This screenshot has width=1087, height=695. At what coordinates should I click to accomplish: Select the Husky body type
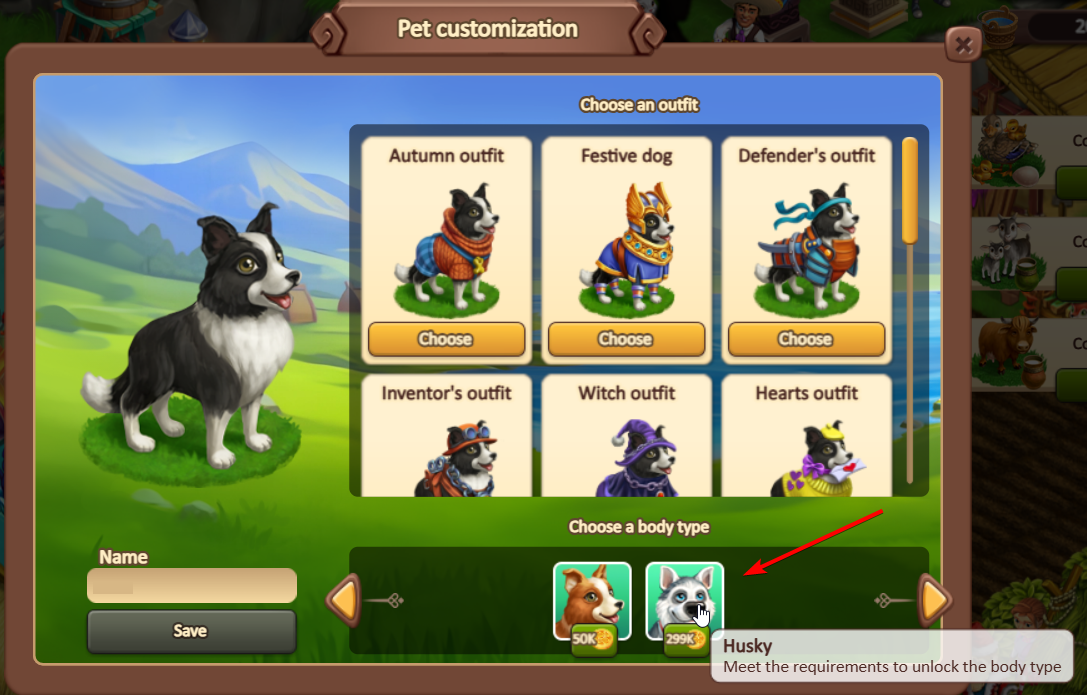coord(684,600)
